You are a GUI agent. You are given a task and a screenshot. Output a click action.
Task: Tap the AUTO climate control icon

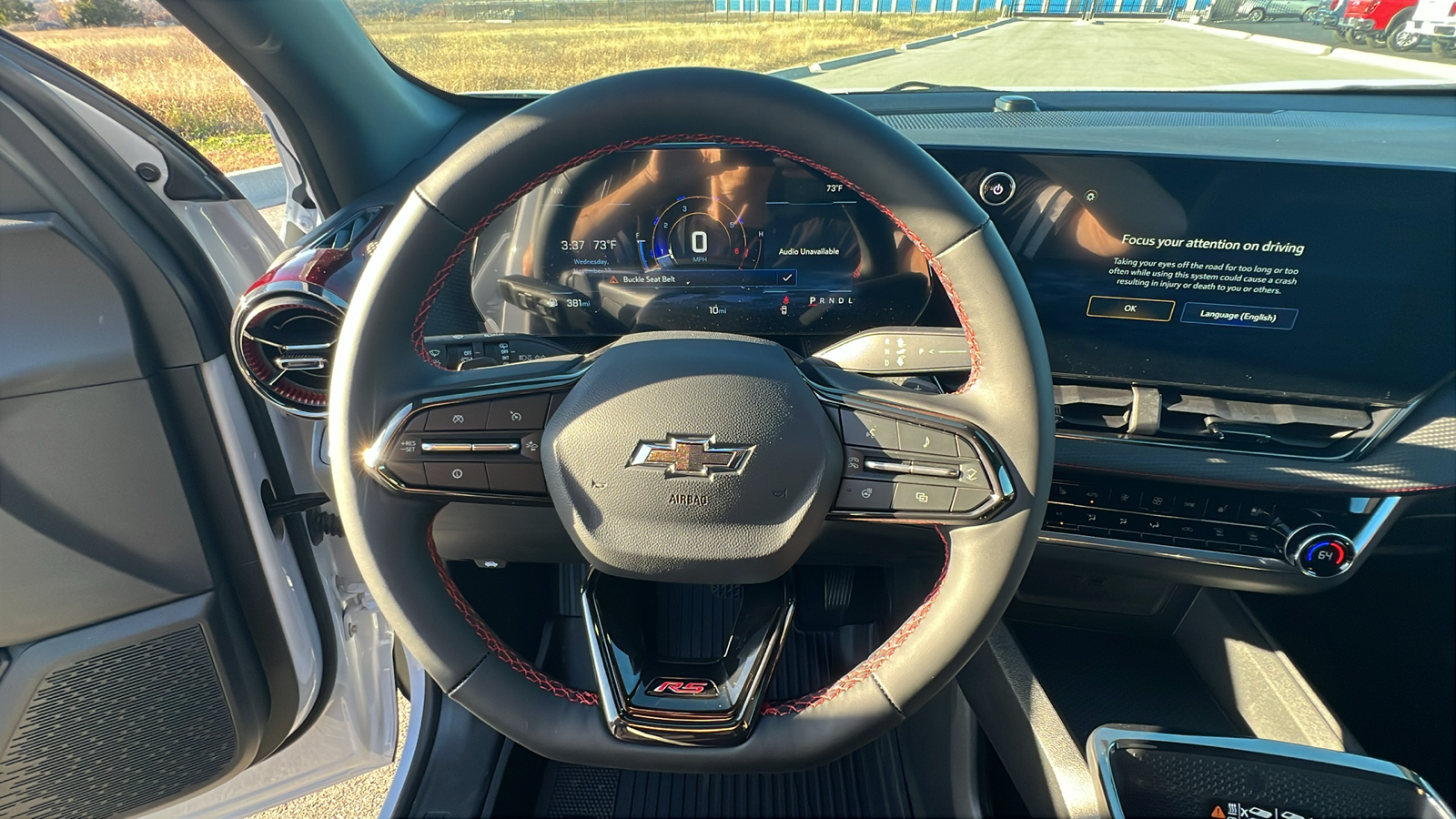tap(1092, 495)
